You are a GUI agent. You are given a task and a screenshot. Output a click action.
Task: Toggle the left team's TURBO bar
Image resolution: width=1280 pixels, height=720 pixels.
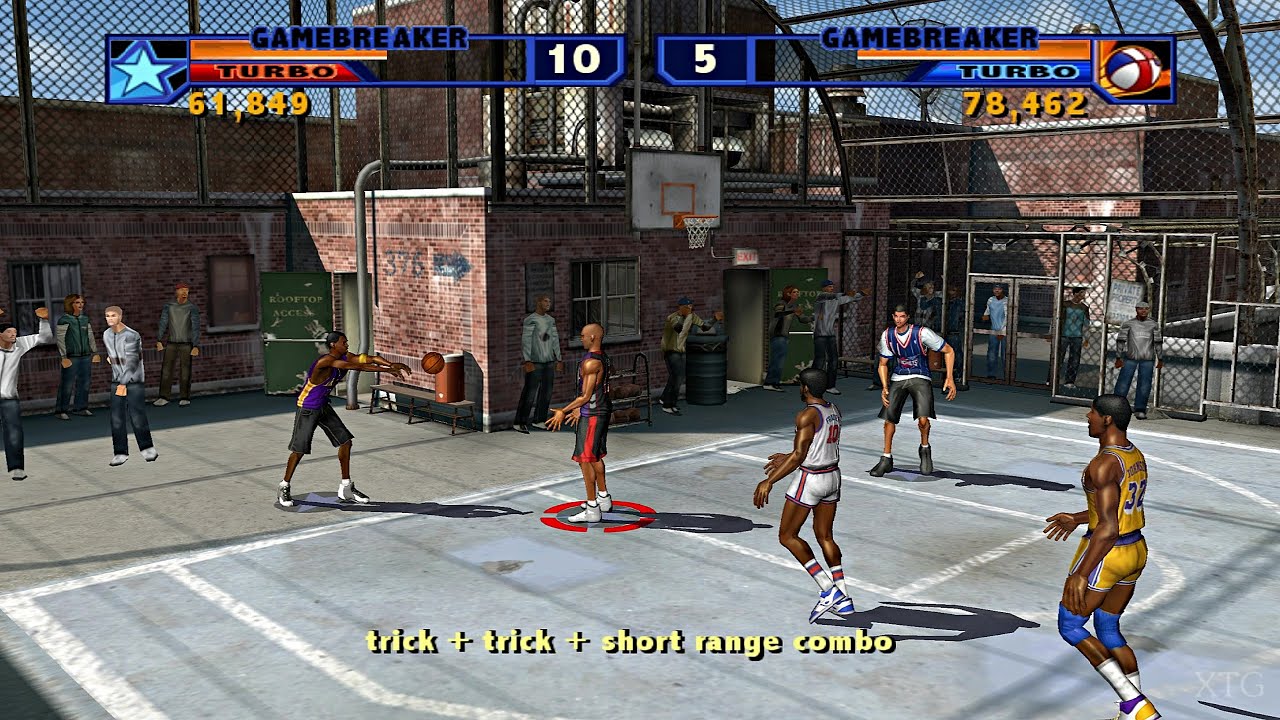(x=278, y=70)
